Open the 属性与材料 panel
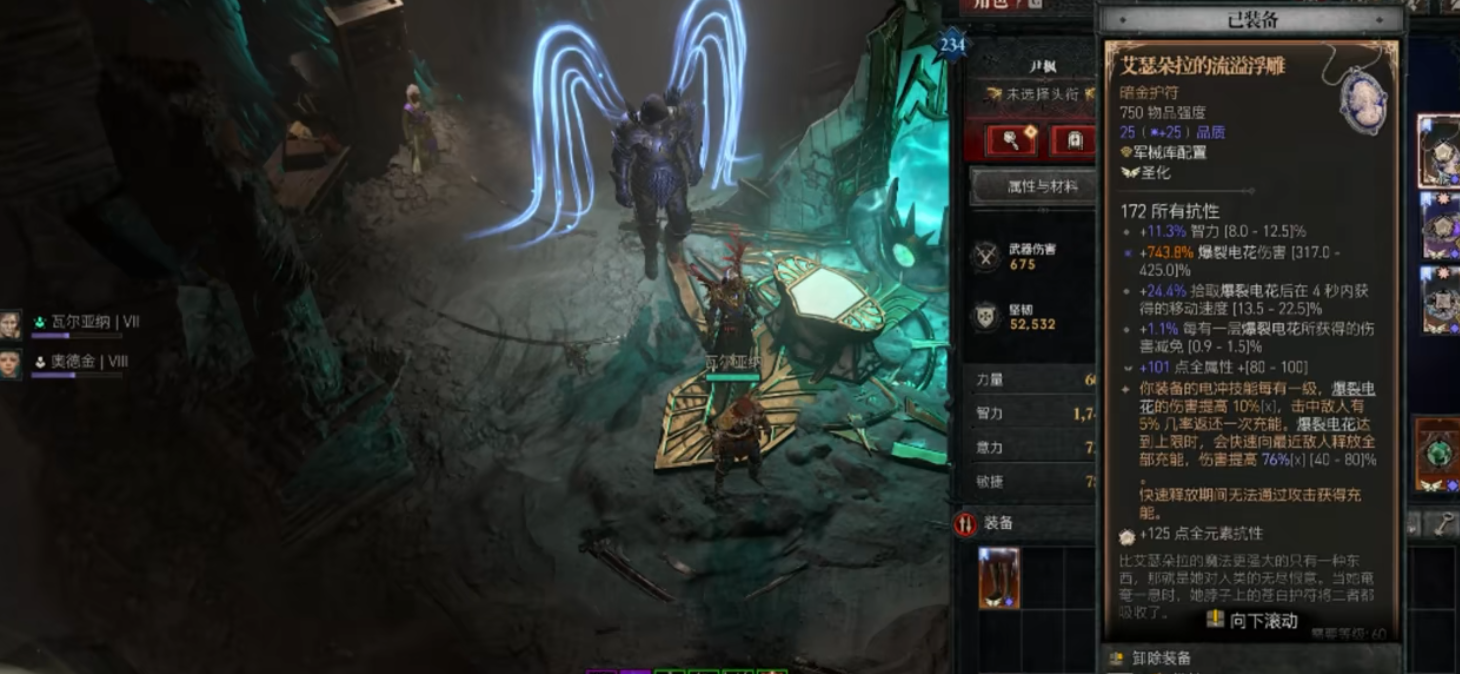1460x674 pixels. click(x=1040, y=187)
